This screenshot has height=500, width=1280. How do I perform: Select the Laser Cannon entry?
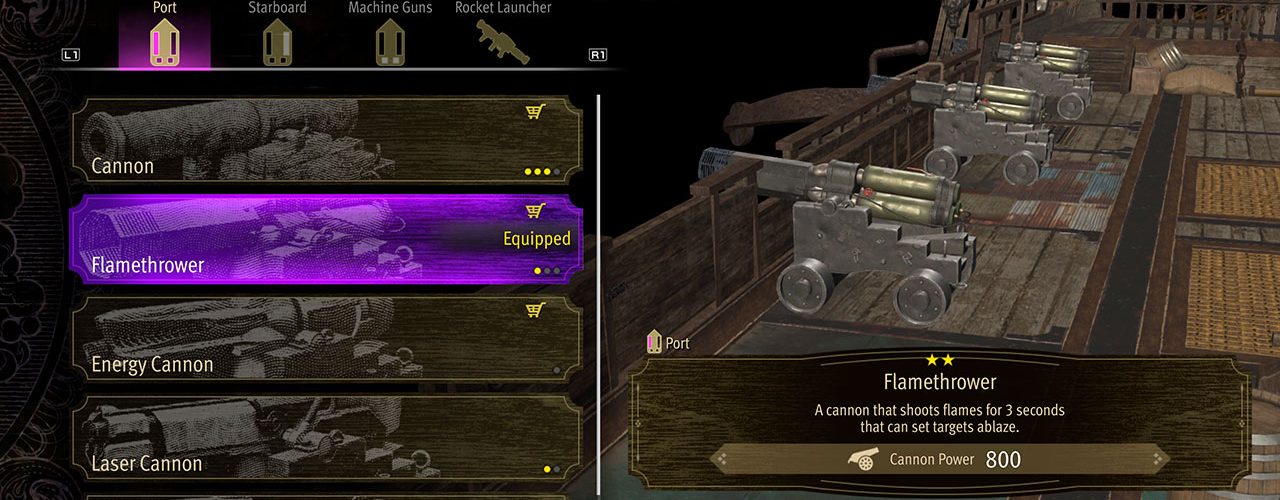325,440
